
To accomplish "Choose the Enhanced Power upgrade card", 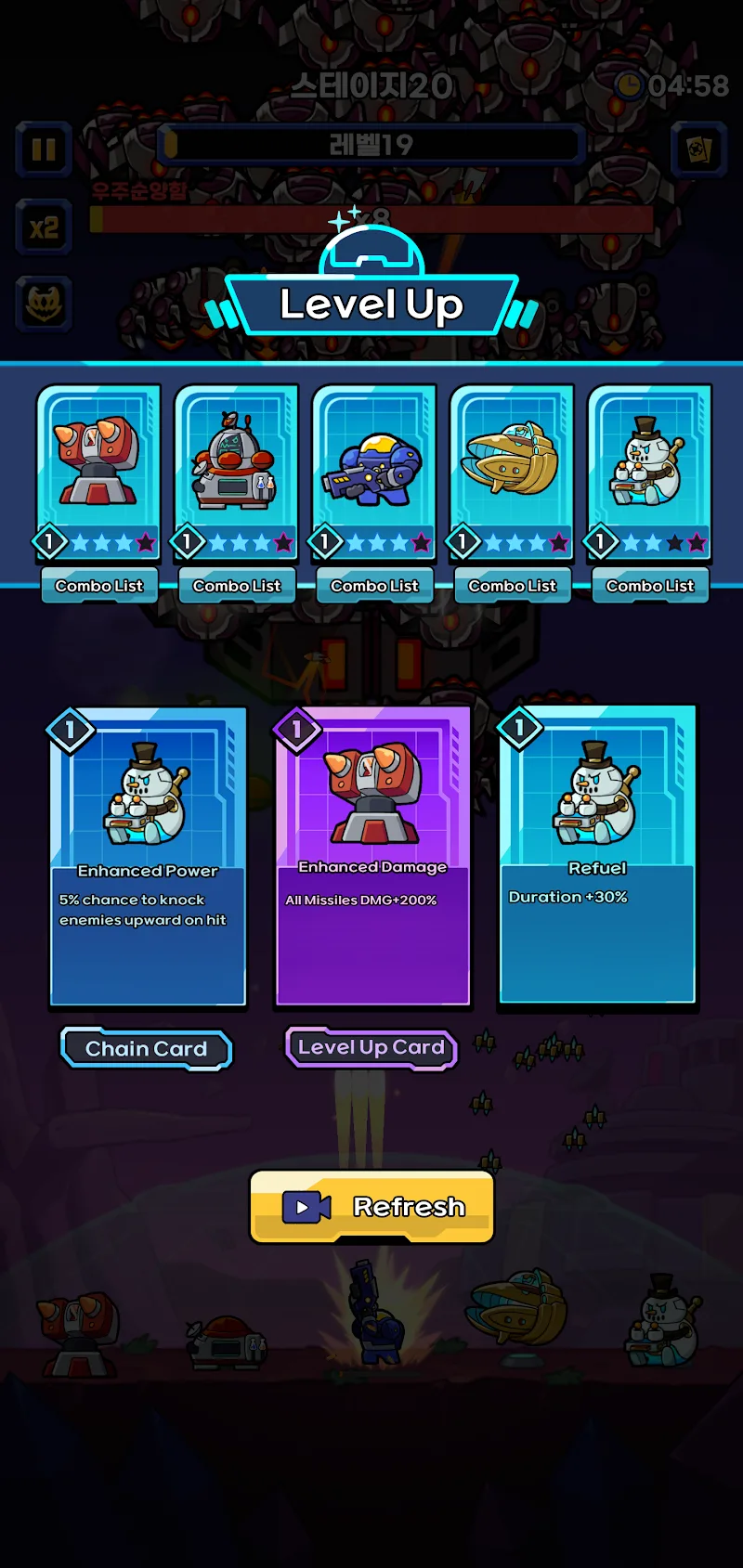I will pyautogui.click(x=148, y=857).
